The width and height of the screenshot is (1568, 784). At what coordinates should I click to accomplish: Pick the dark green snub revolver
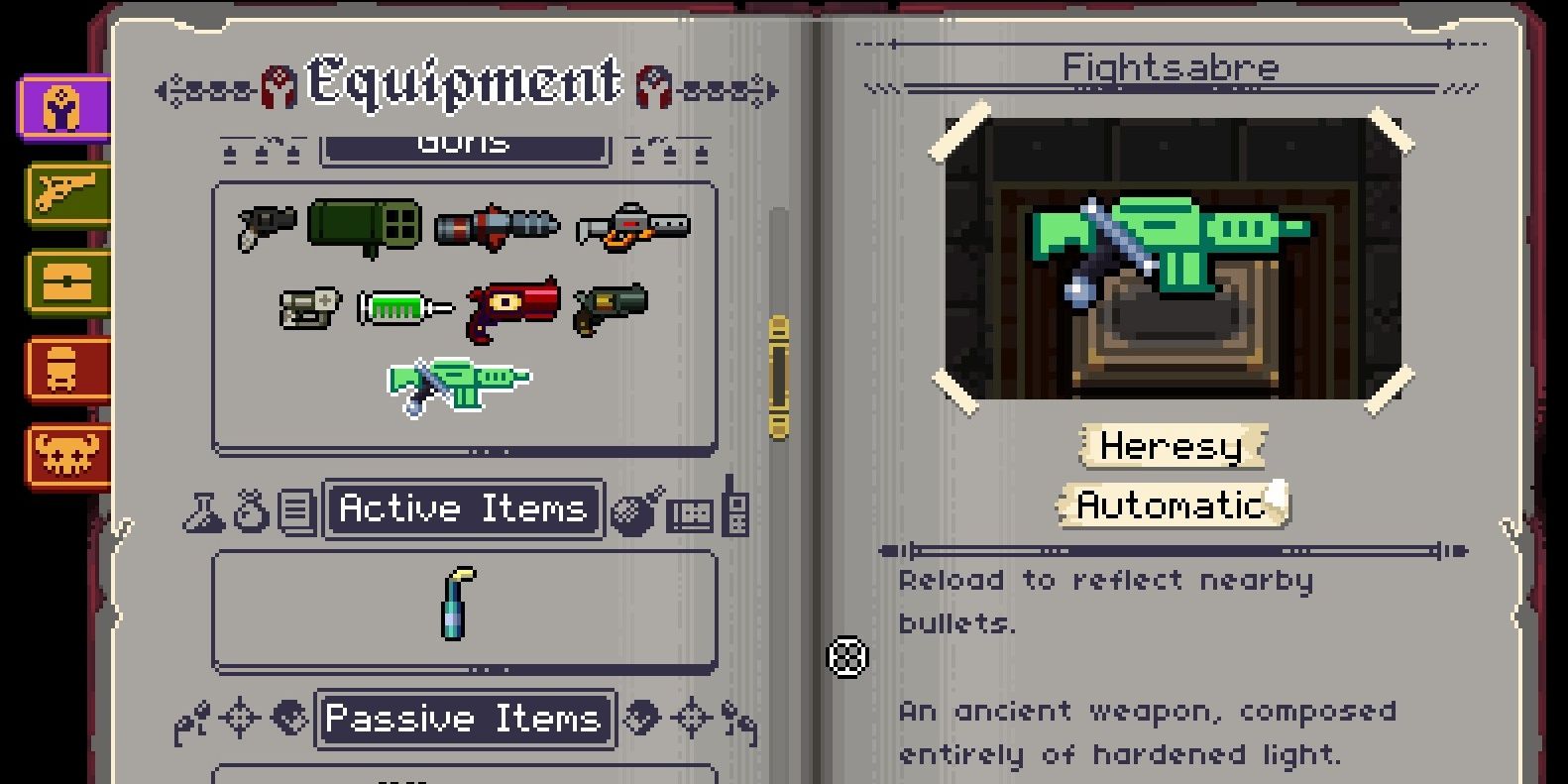point(611,308)
